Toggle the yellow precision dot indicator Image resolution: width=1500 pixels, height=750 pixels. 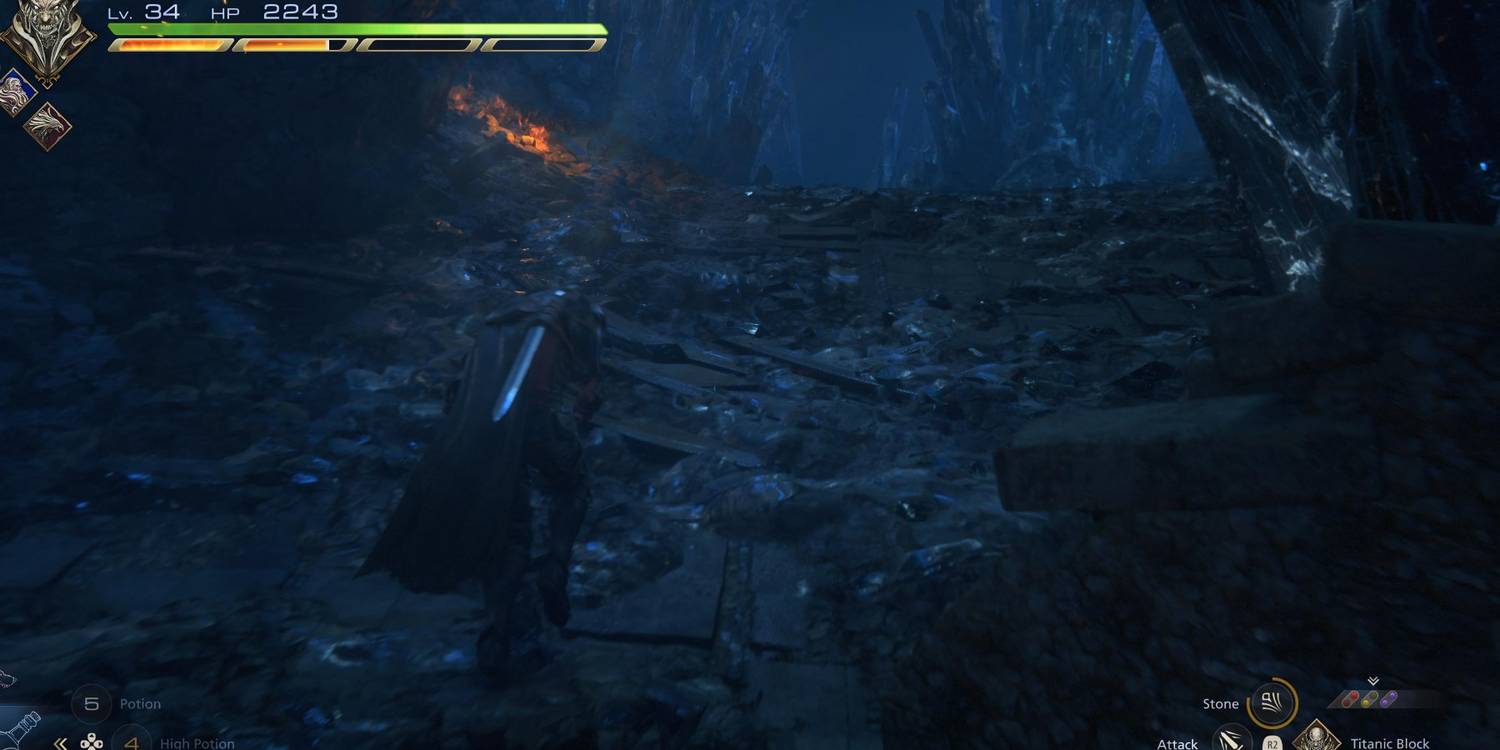[x=1367, y=701]
